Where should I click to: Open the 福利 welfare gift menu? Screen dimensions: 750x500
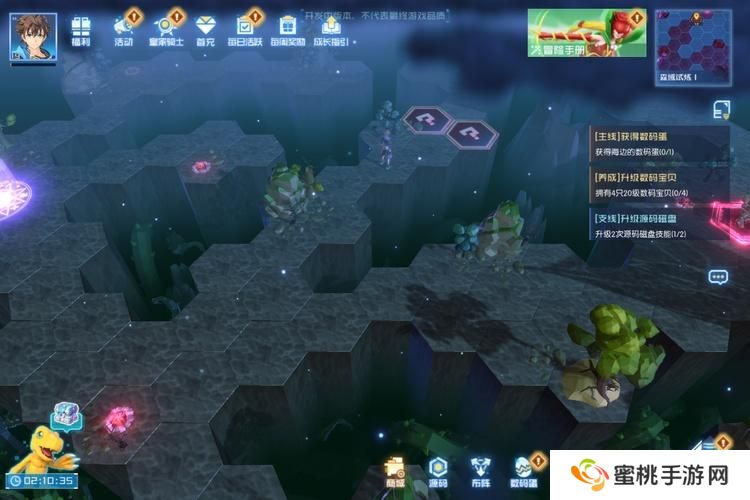82,31
